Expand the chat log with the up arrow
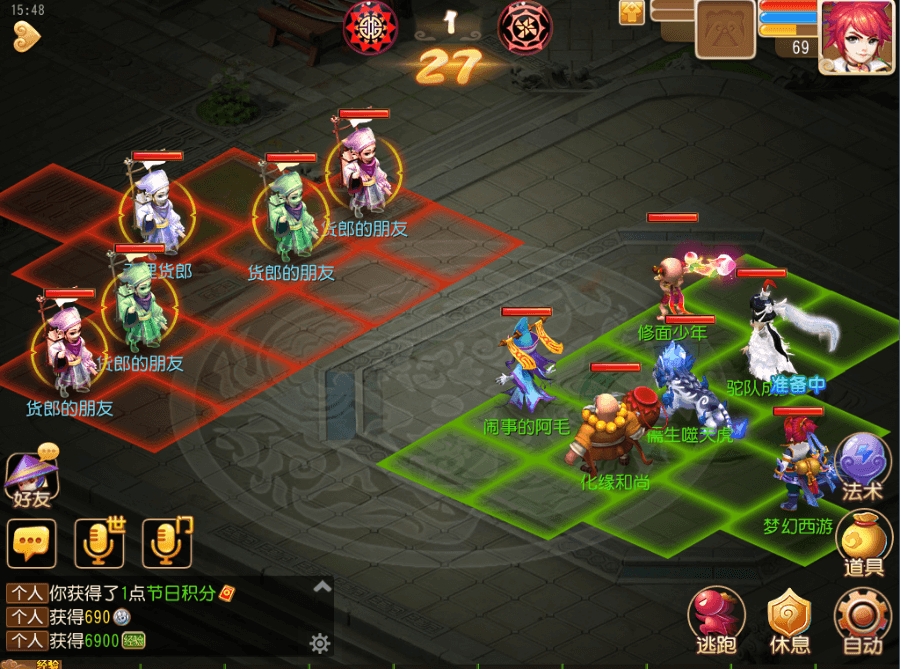The height and width of the screenshot is (669, 901). pos(322,586)
